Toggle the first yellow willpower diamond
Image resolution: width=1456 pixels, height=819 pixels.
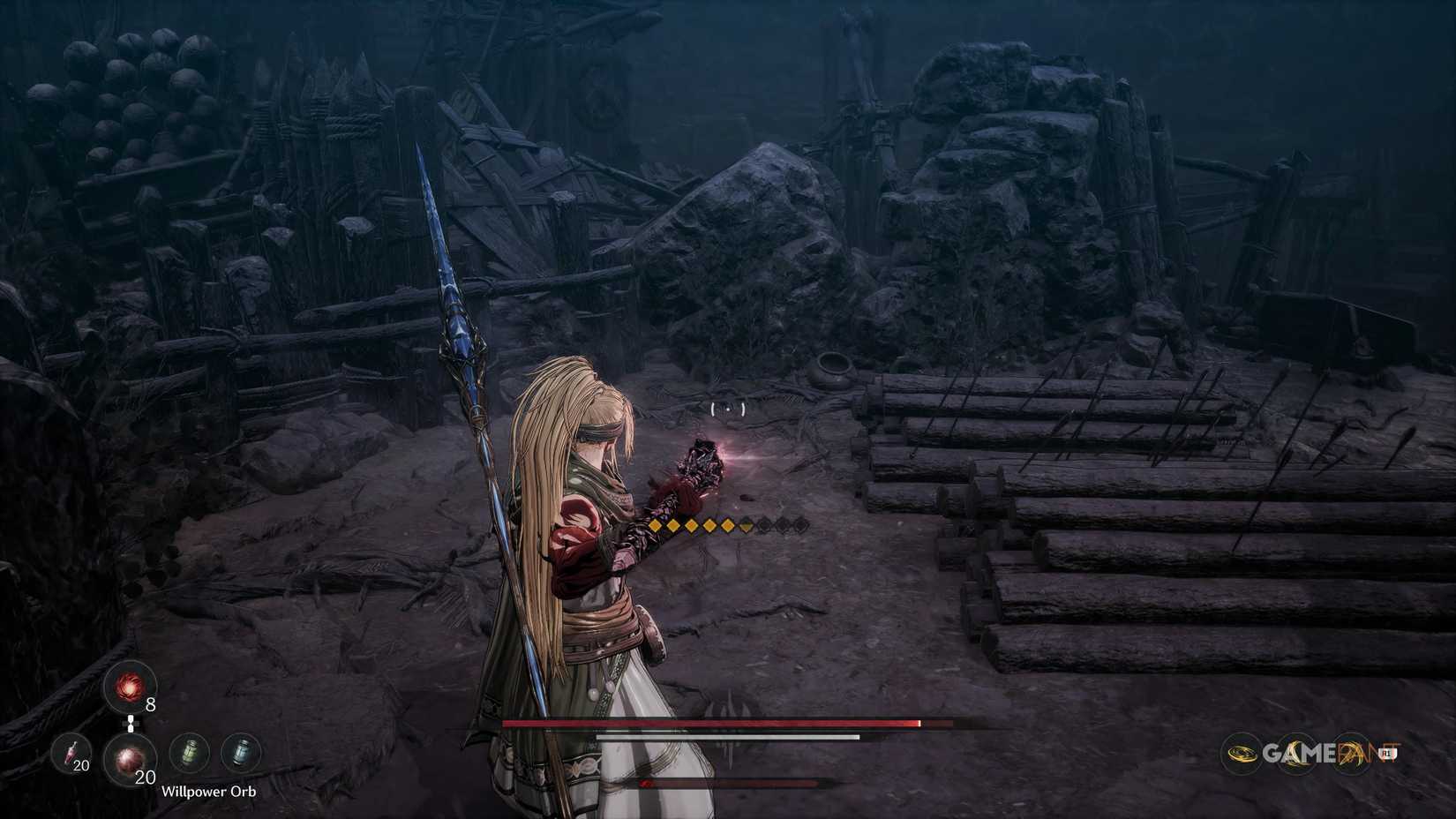[653, 525]
